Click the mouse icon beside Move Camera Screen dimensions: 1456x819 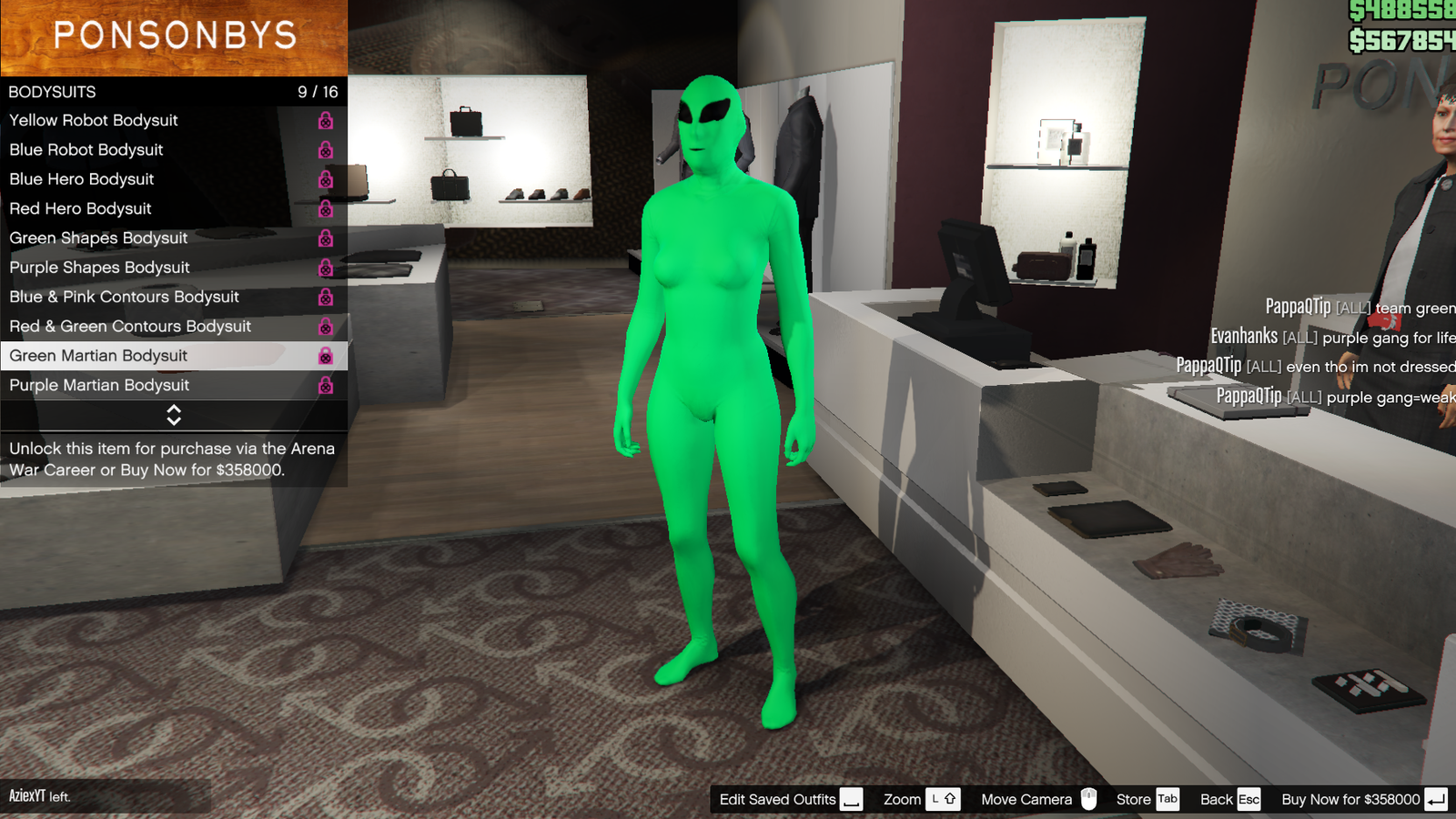point(1088,798)
